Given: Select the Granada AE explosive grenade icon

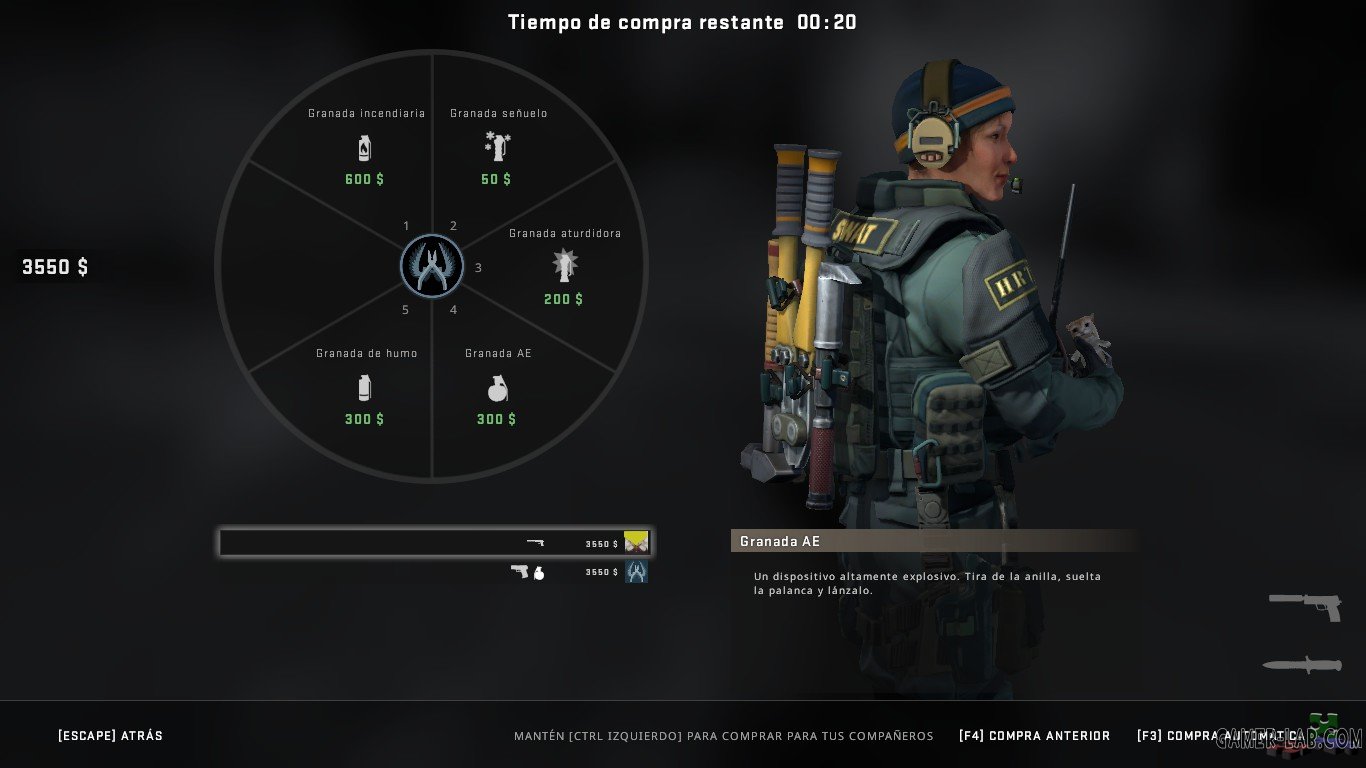Looking at the screenshot, I should point(496,390).
